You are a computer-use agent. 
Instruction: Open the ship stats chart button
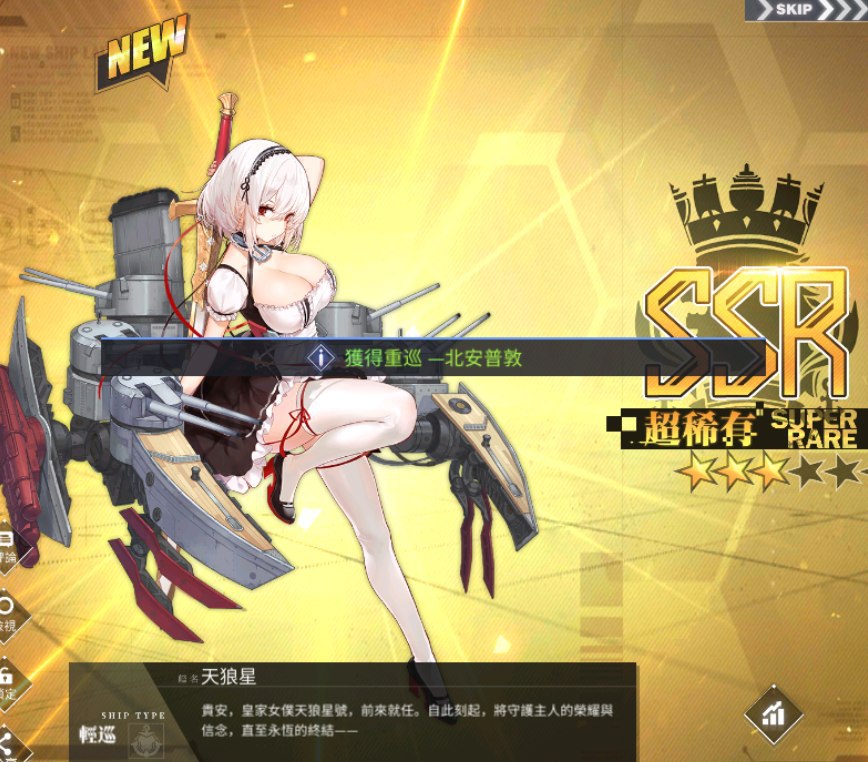[774, 714]
